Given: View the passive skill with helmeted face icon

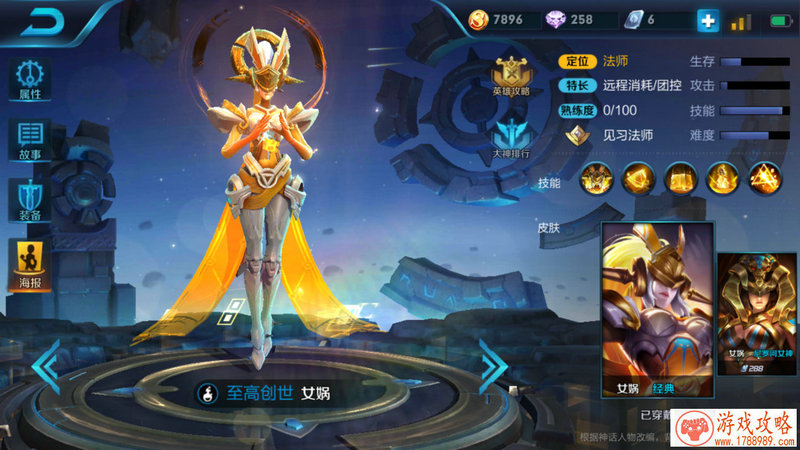Looking at the screenshot, I should pos(596,179).
